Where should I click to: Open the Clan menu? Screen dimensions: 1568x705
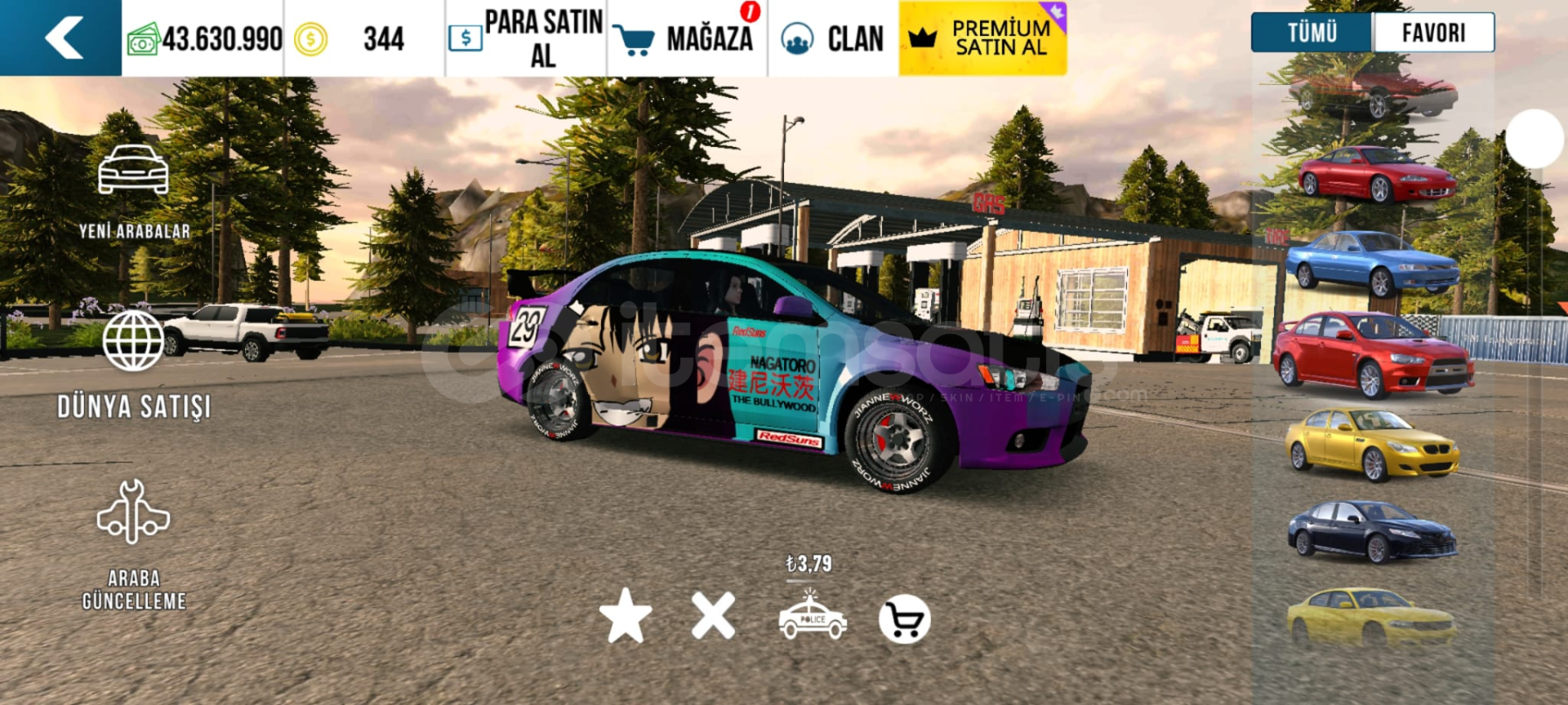point(832,38)
